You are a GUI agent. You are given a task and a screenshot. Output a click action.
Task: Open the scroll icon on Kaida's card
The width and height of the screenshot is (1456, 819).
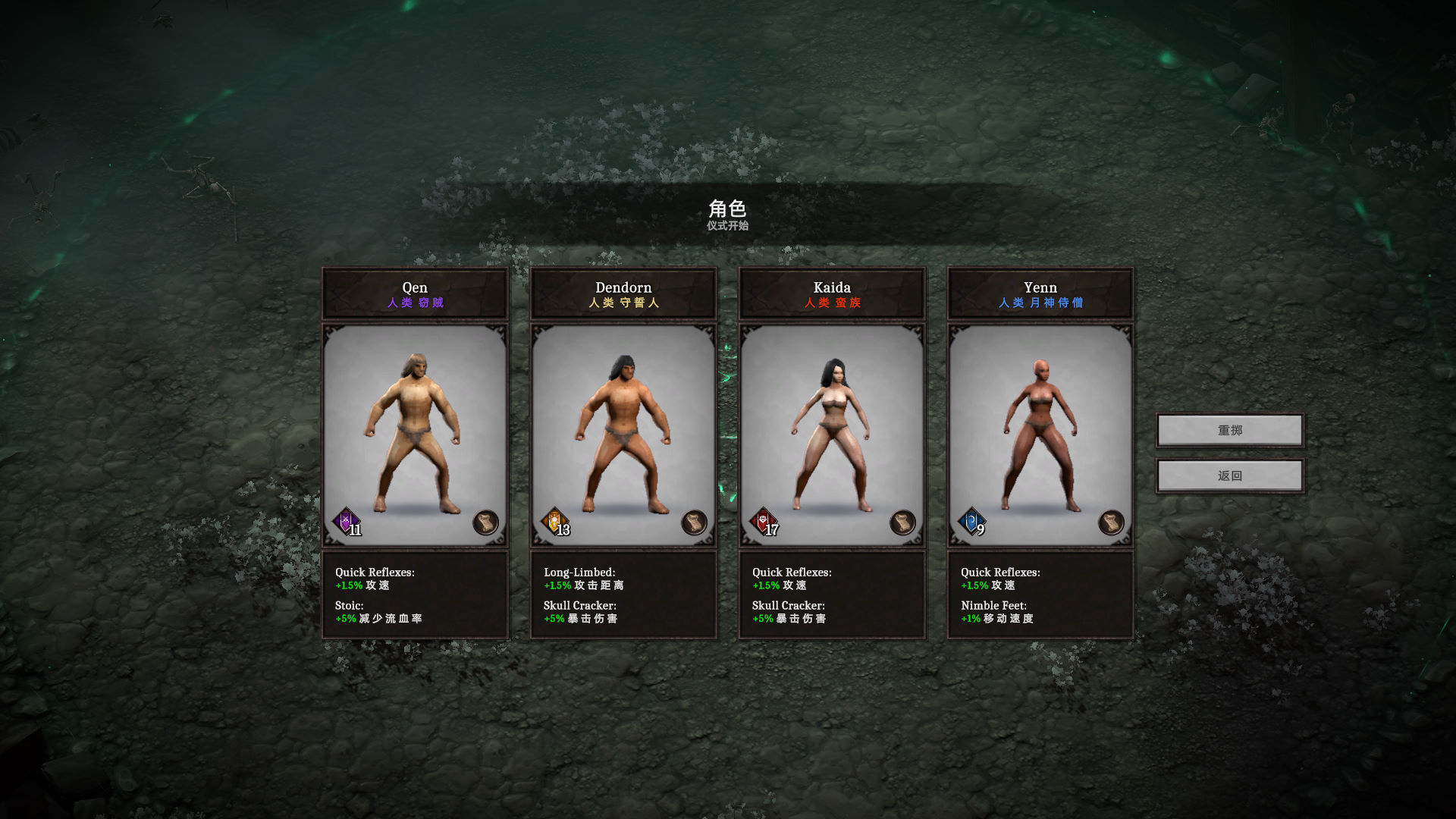(x=902, y=522)
